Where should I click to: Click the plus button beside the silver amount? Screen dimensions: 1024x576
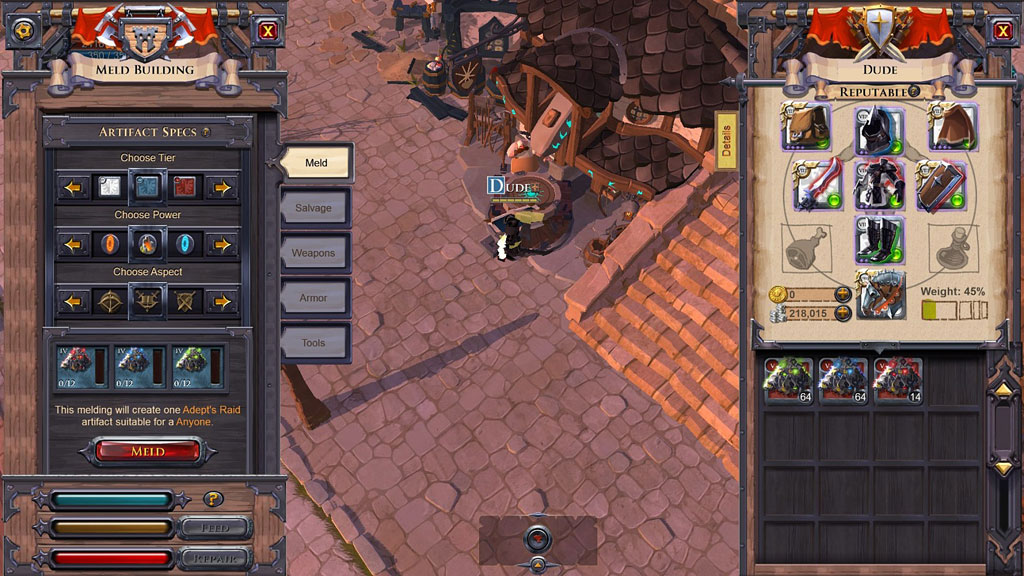pos(842,313)
